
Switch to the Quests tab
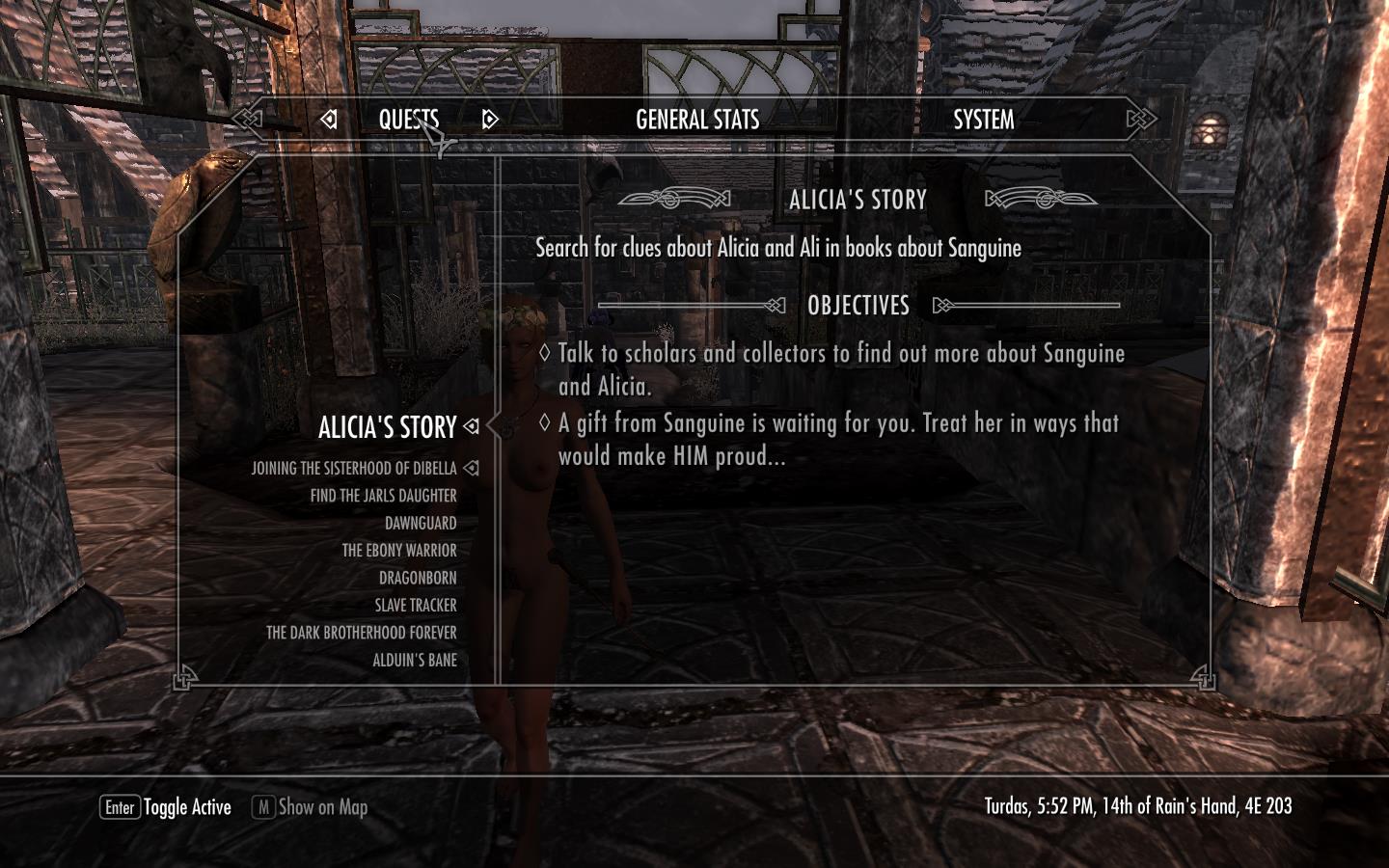pos(408,120)
